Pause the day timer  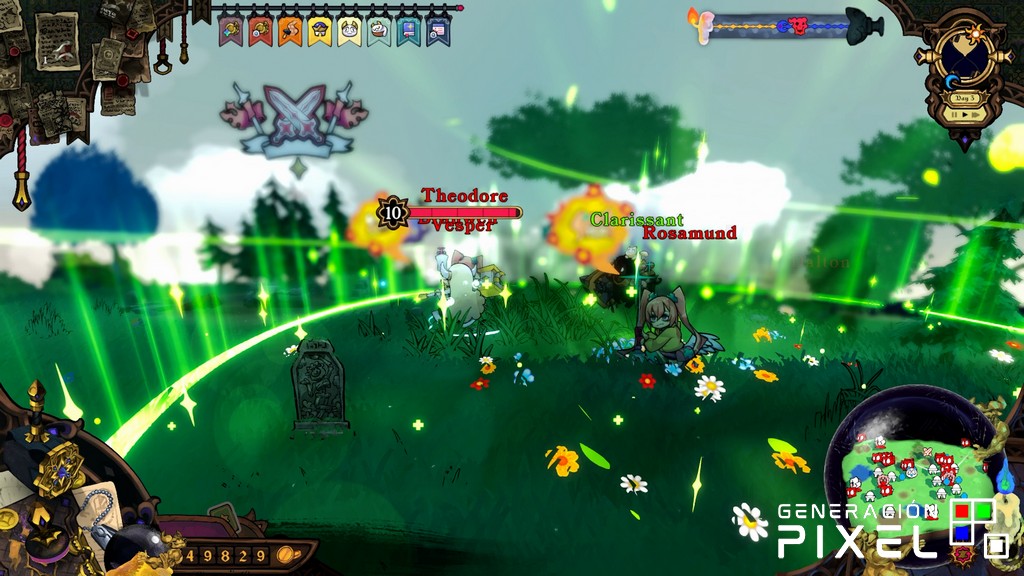click(953, 114)
